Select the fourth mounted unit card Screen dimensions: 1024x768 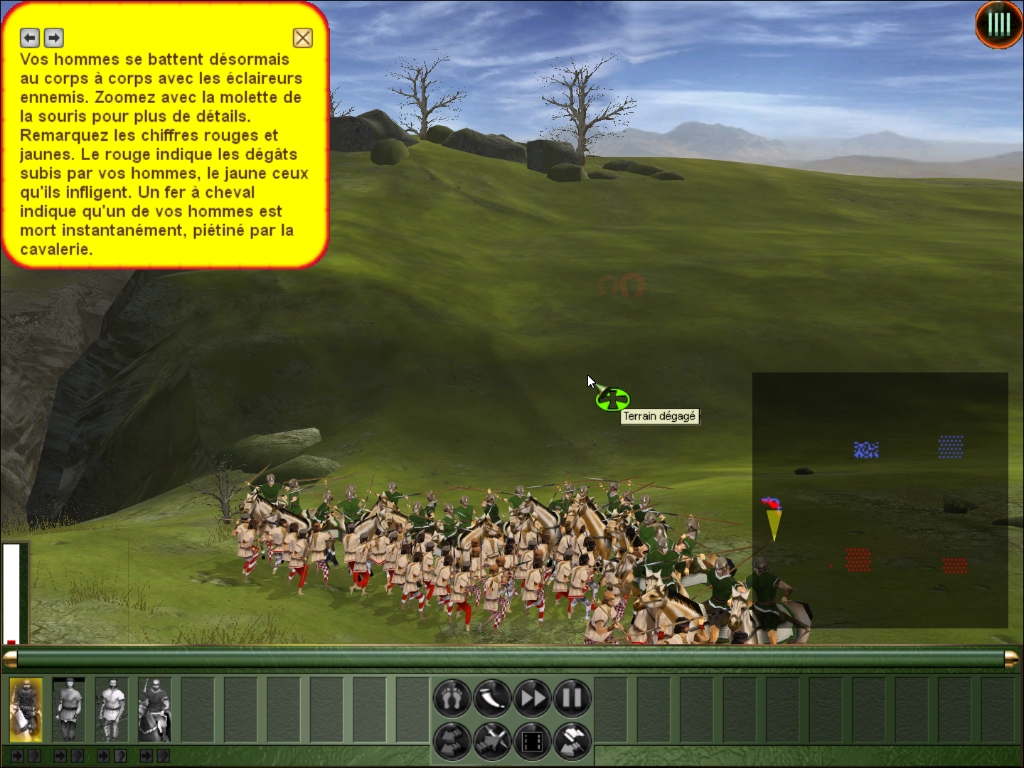tap(155, 709)
